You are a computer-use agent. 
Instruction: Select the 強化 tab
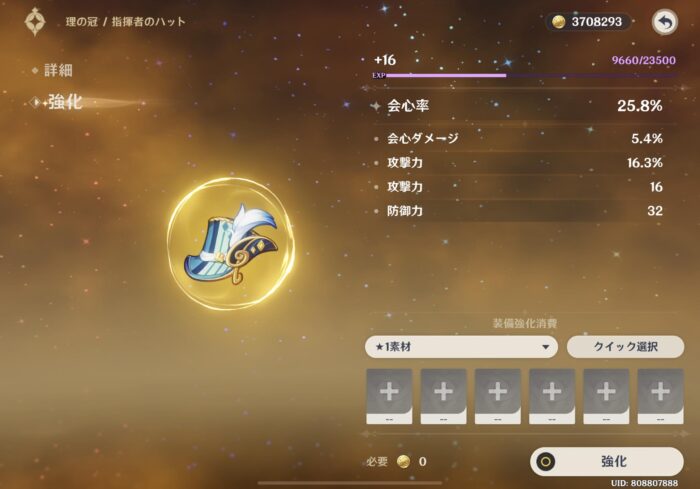[64, 103]
